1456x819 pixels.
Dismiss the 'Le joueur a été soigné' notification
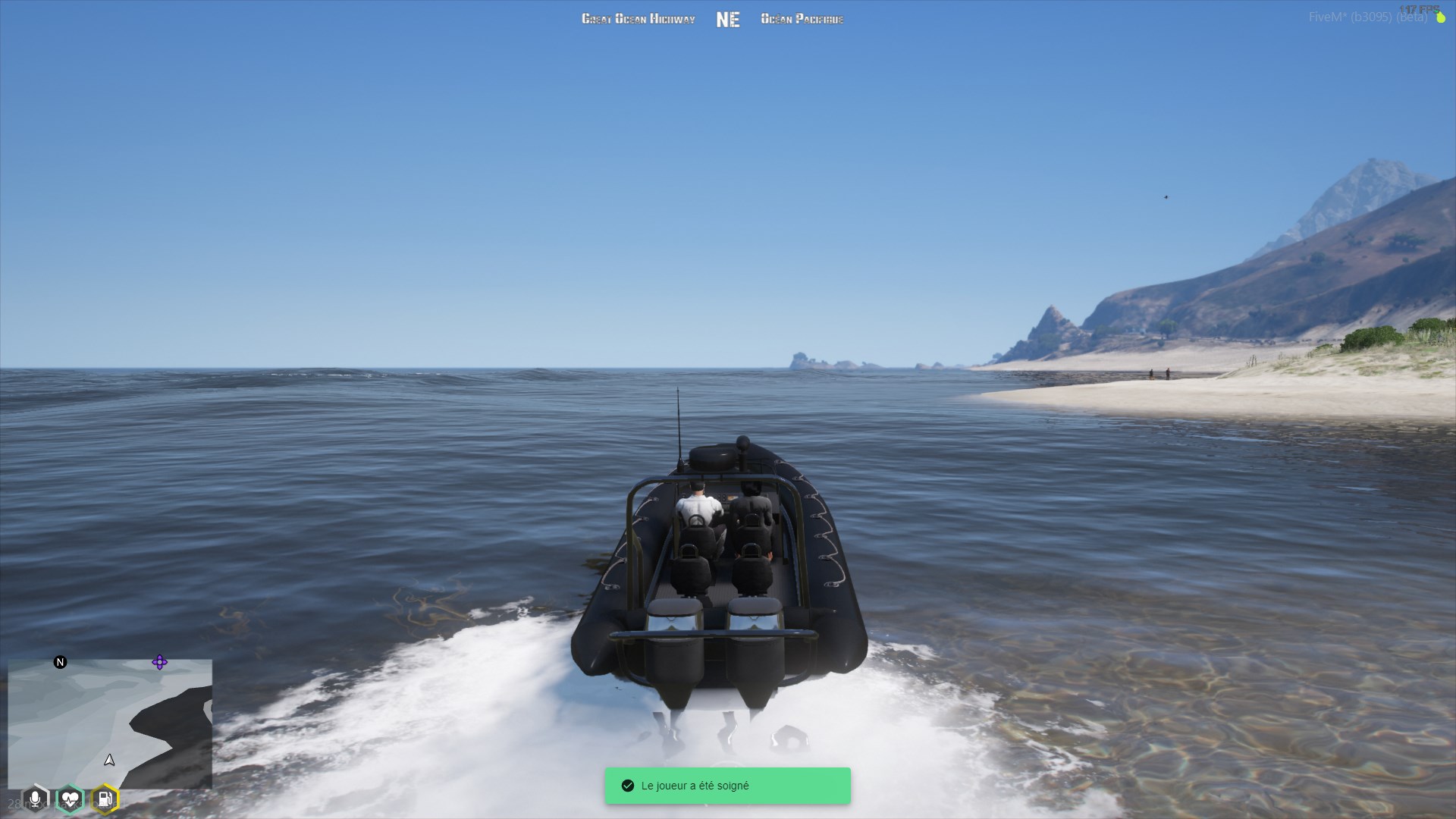tap(727, 786)
